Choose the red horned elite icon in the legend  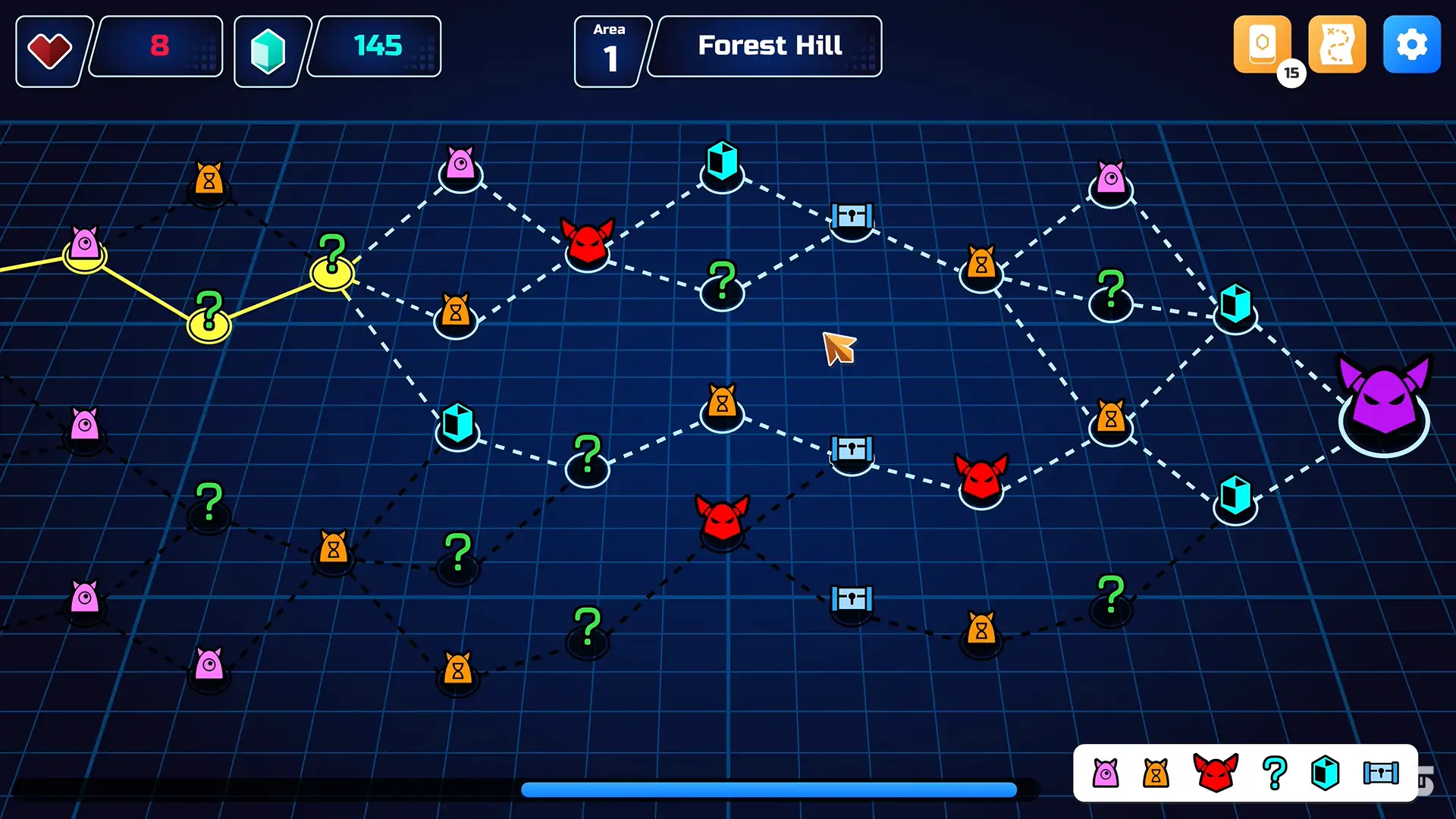[1216, 773]
